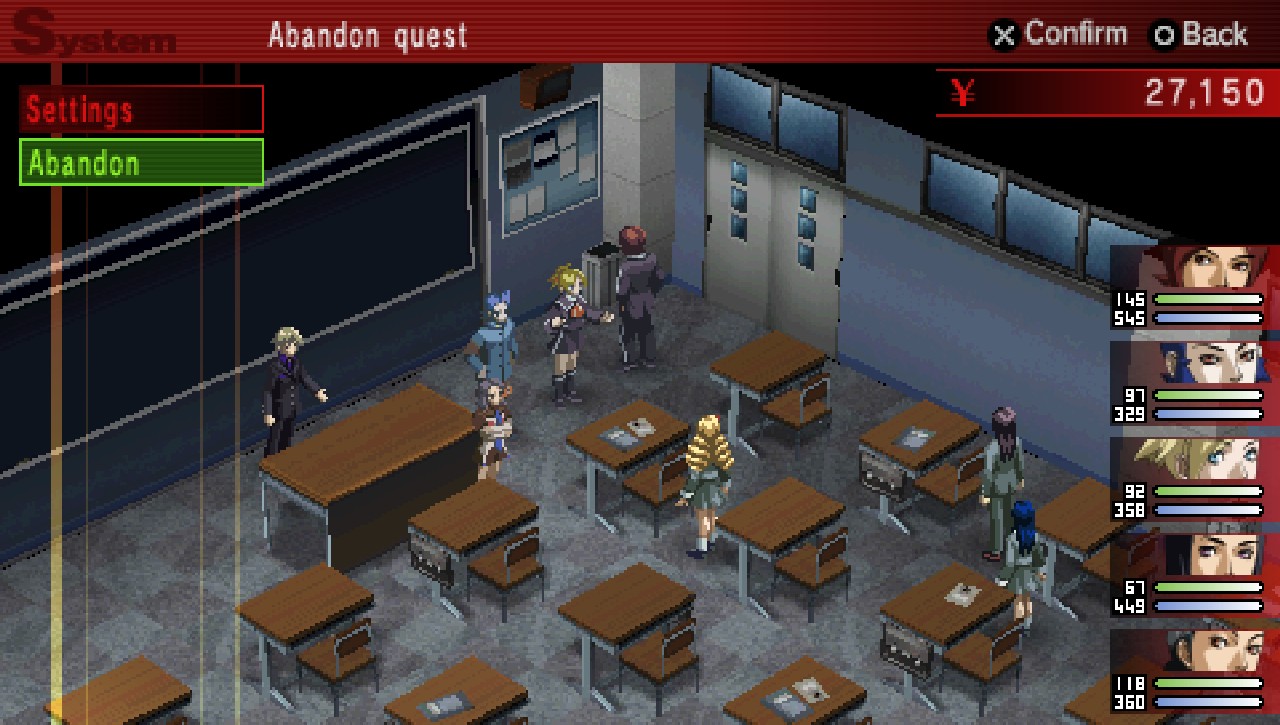Select the red-haired party member portrait
Image resolution: width=1280 pixels, height=725 pixels.
pos(1195,268)
